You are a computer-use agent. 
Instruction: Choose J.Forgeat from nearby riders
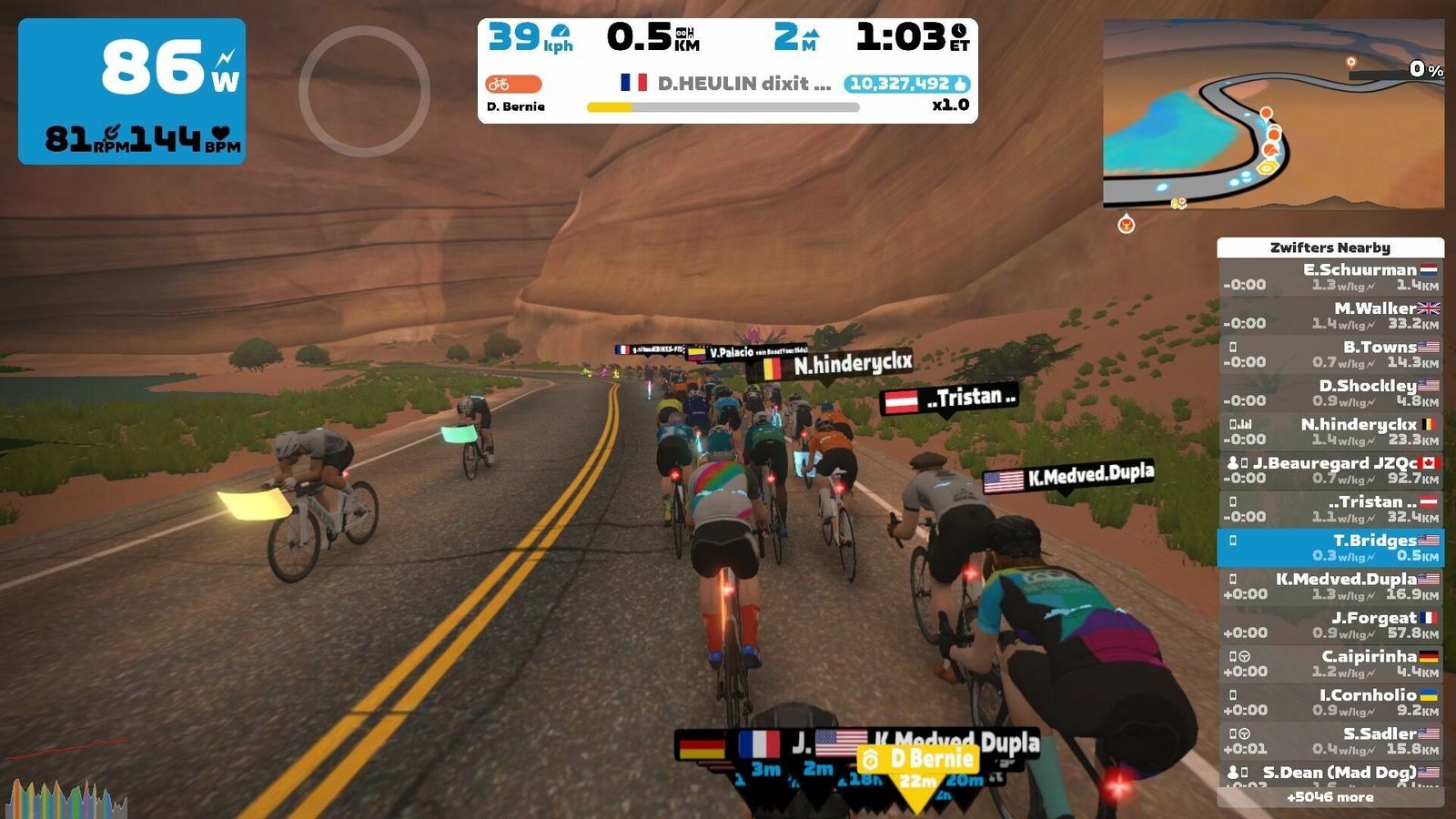point(1330,624)
